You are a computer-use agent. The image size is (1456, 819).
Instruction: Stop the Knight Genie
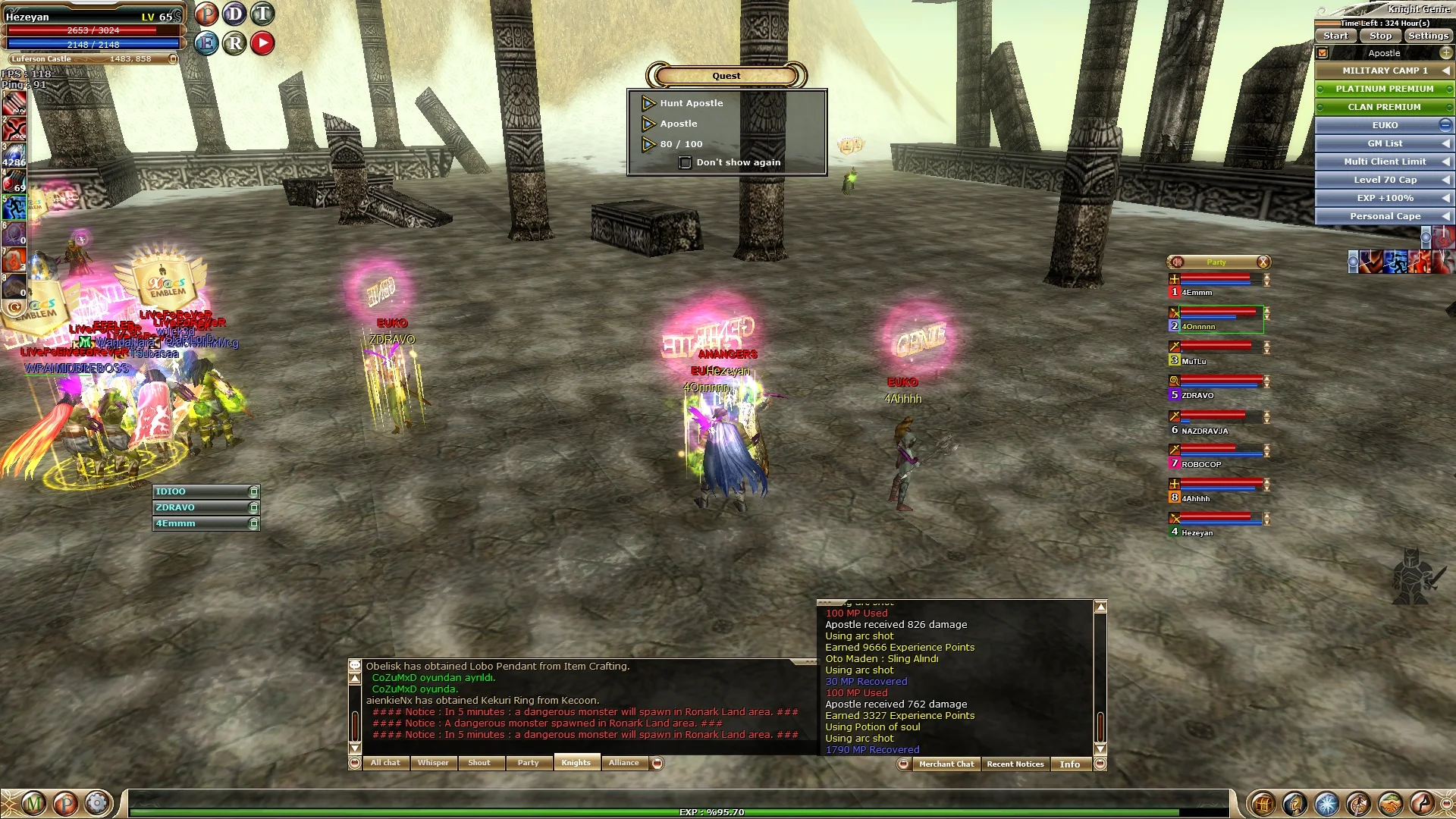1380,36
